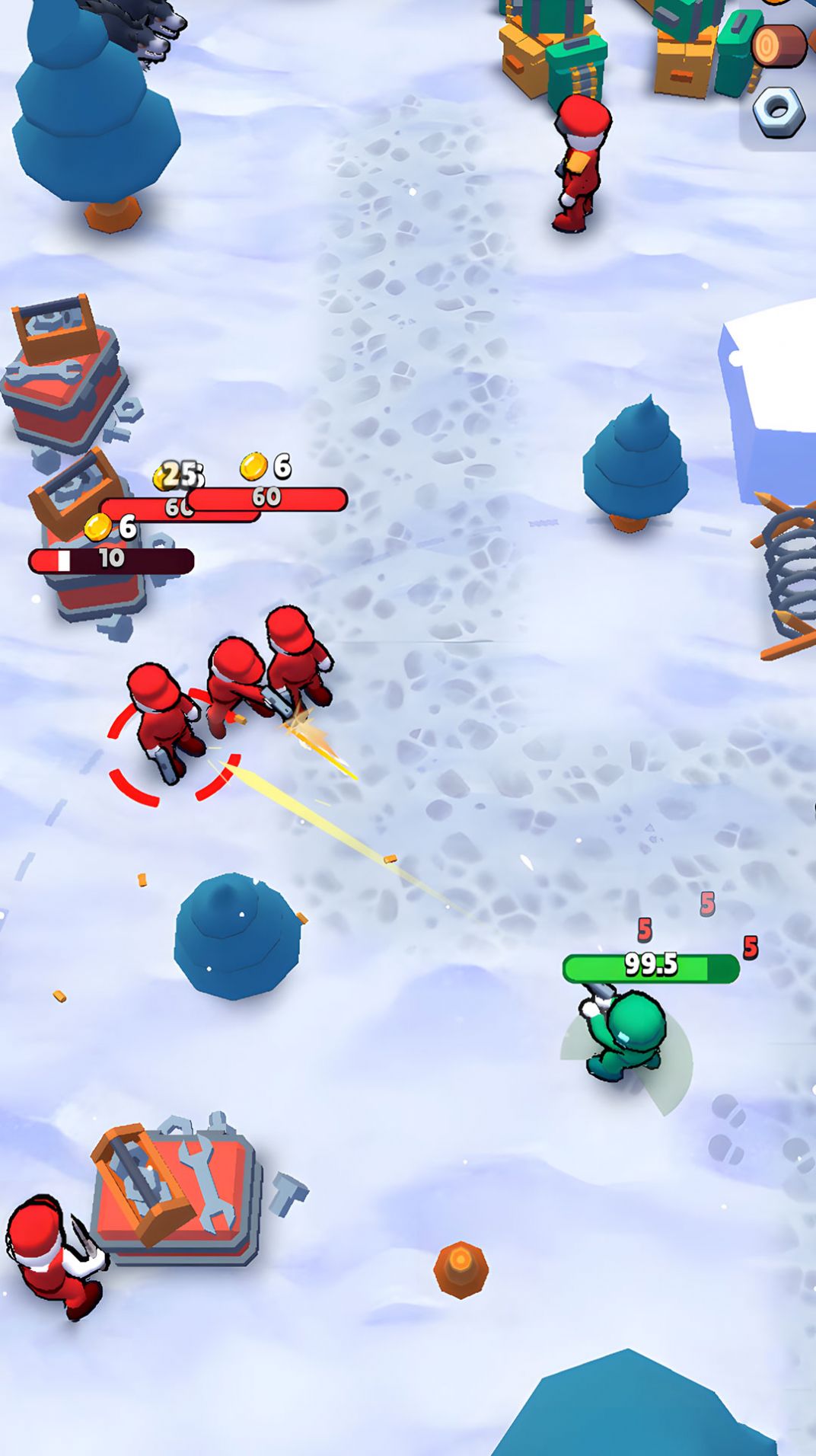Tap the wood log resource icon

click(778, 46)
